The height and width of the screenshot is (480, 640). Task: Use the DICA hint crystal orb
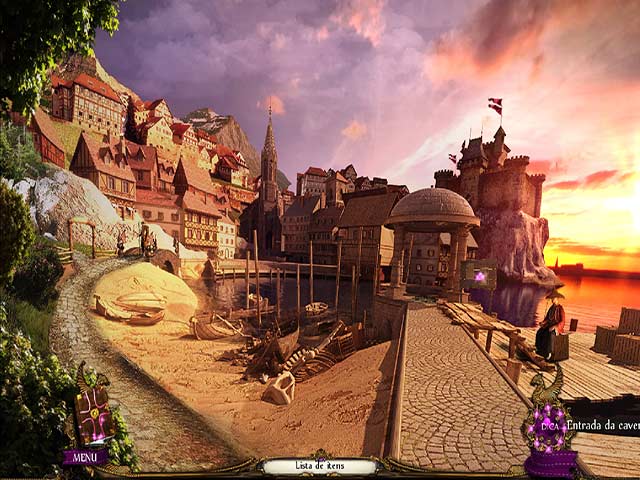[549, 424]
